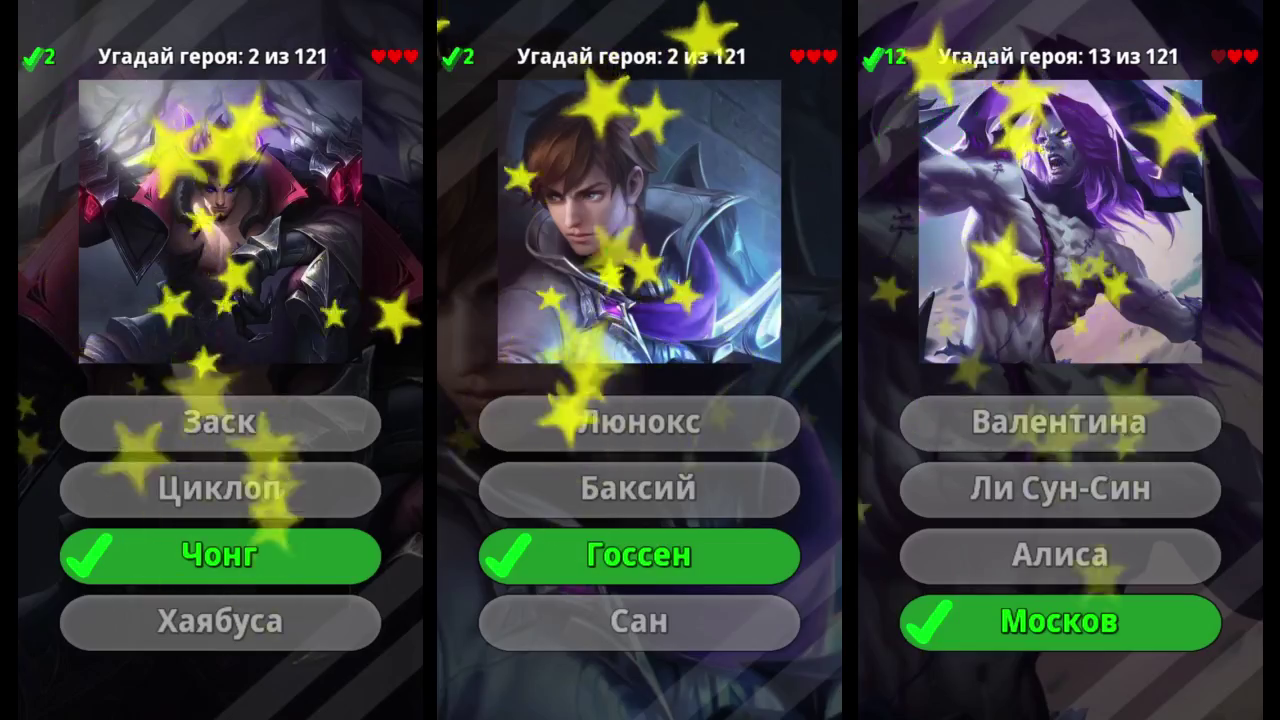Click the green checkmark score icon on first screen
1280x720 pixels.
40,57
